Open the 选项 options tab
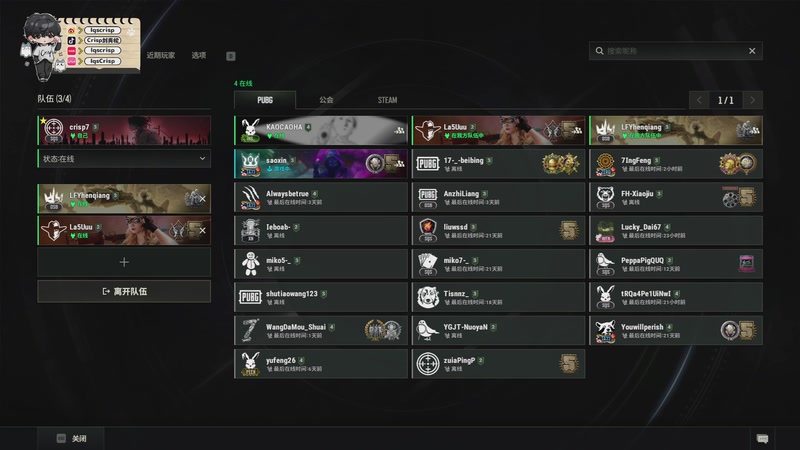 pos(199,55)
